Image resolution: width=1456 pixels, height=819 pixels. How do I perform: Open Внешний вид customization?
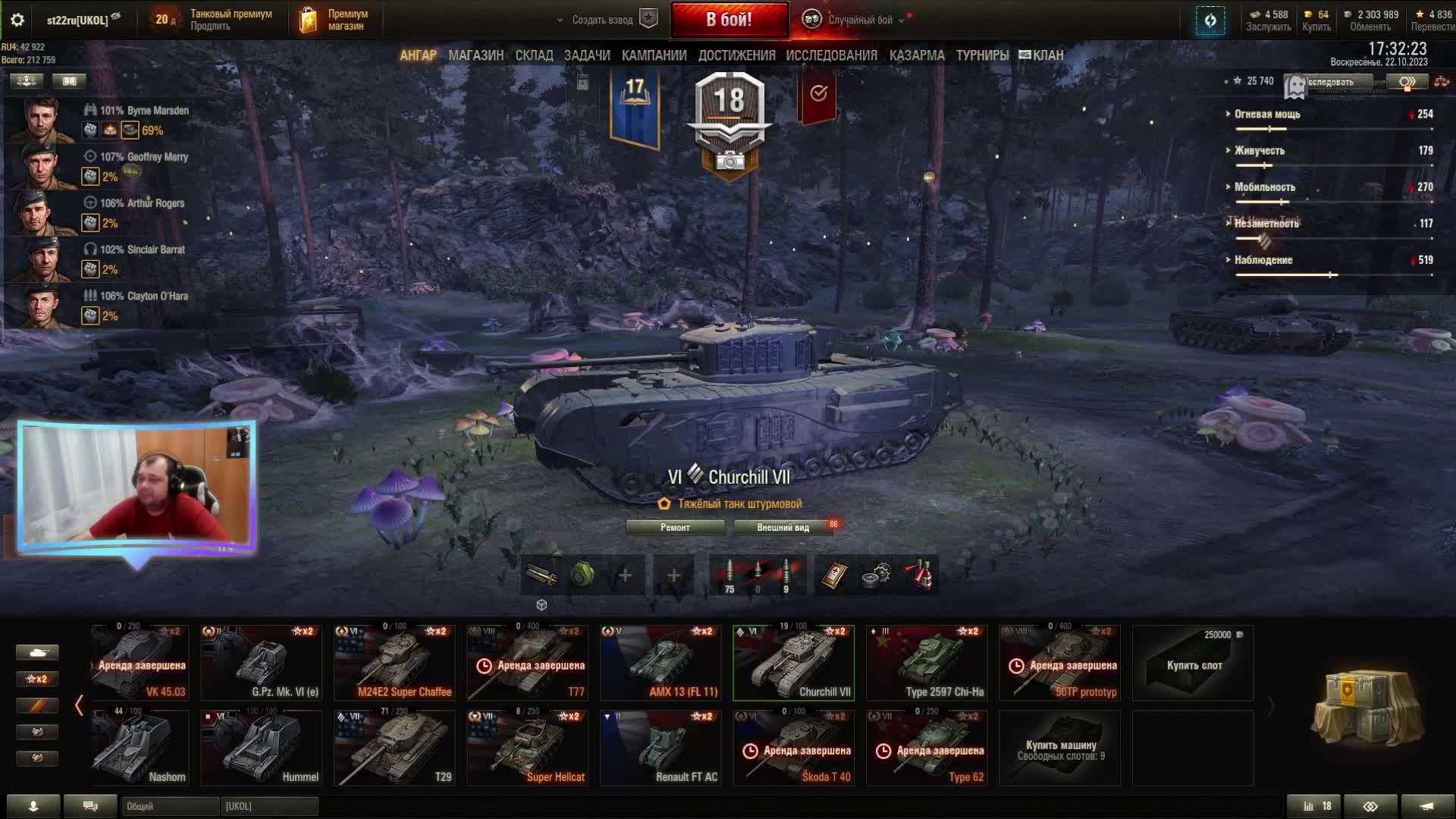click(x=783, y=527)
